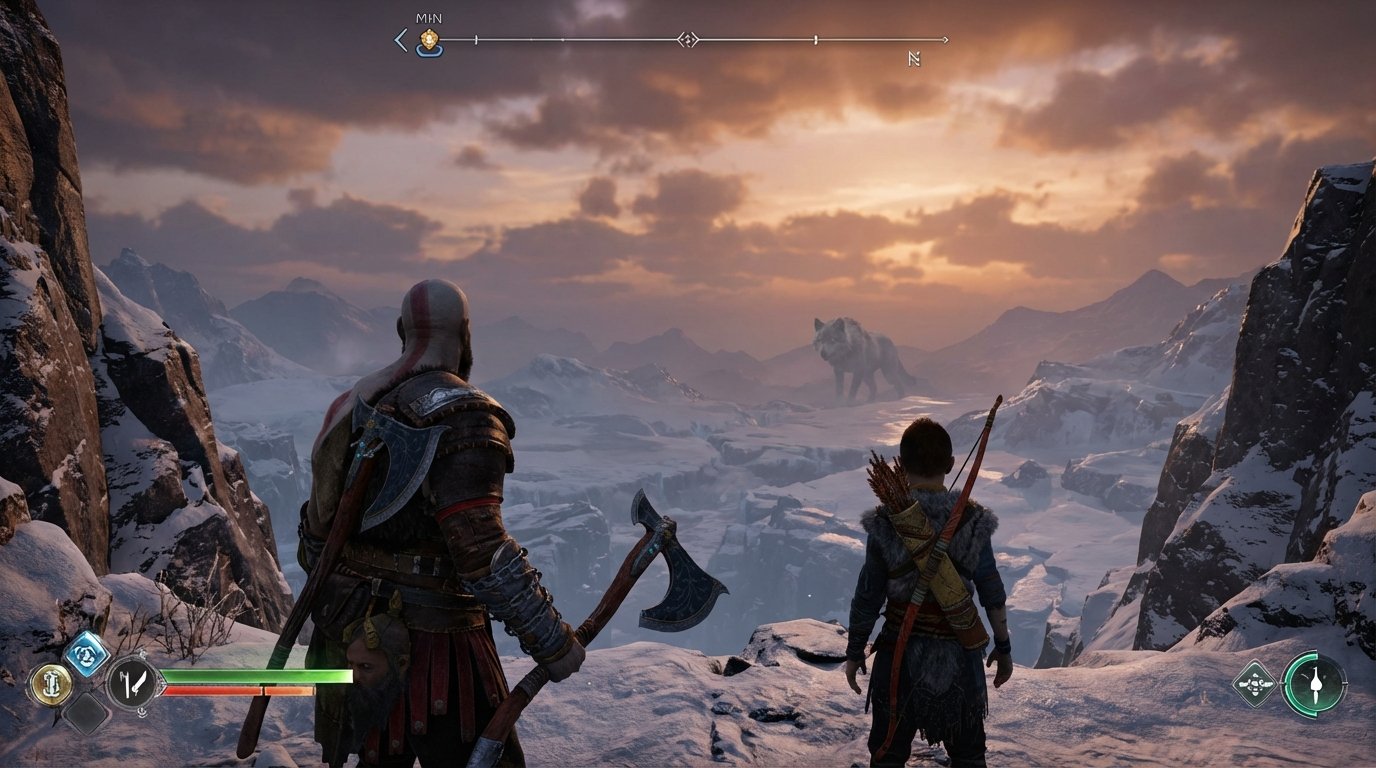1376x768 pixels.
Task: Click the d-pad companion command icon
Action: [1256, 685]
